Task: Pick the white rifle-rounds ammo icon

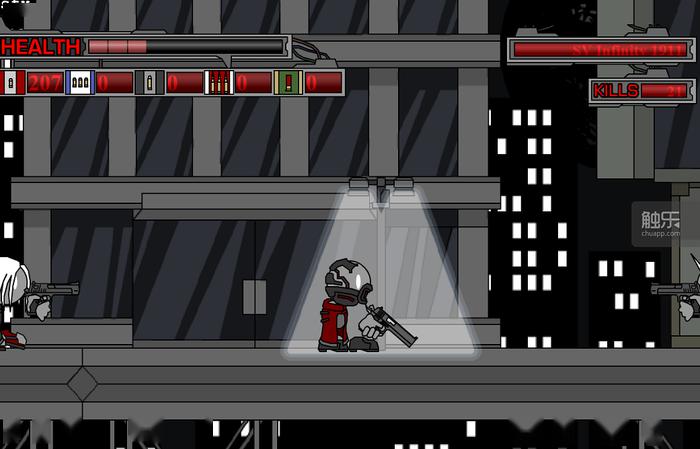Action: pyautogui.click(x=218, y=82)
